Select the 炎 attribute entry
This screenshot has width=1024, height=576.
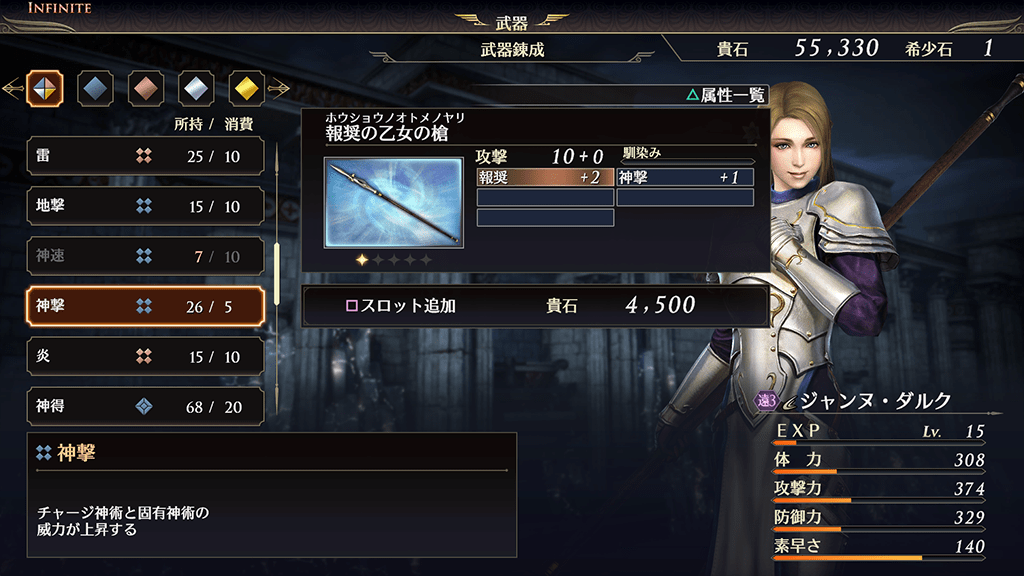pyautogui.click(x=145, y=356)
